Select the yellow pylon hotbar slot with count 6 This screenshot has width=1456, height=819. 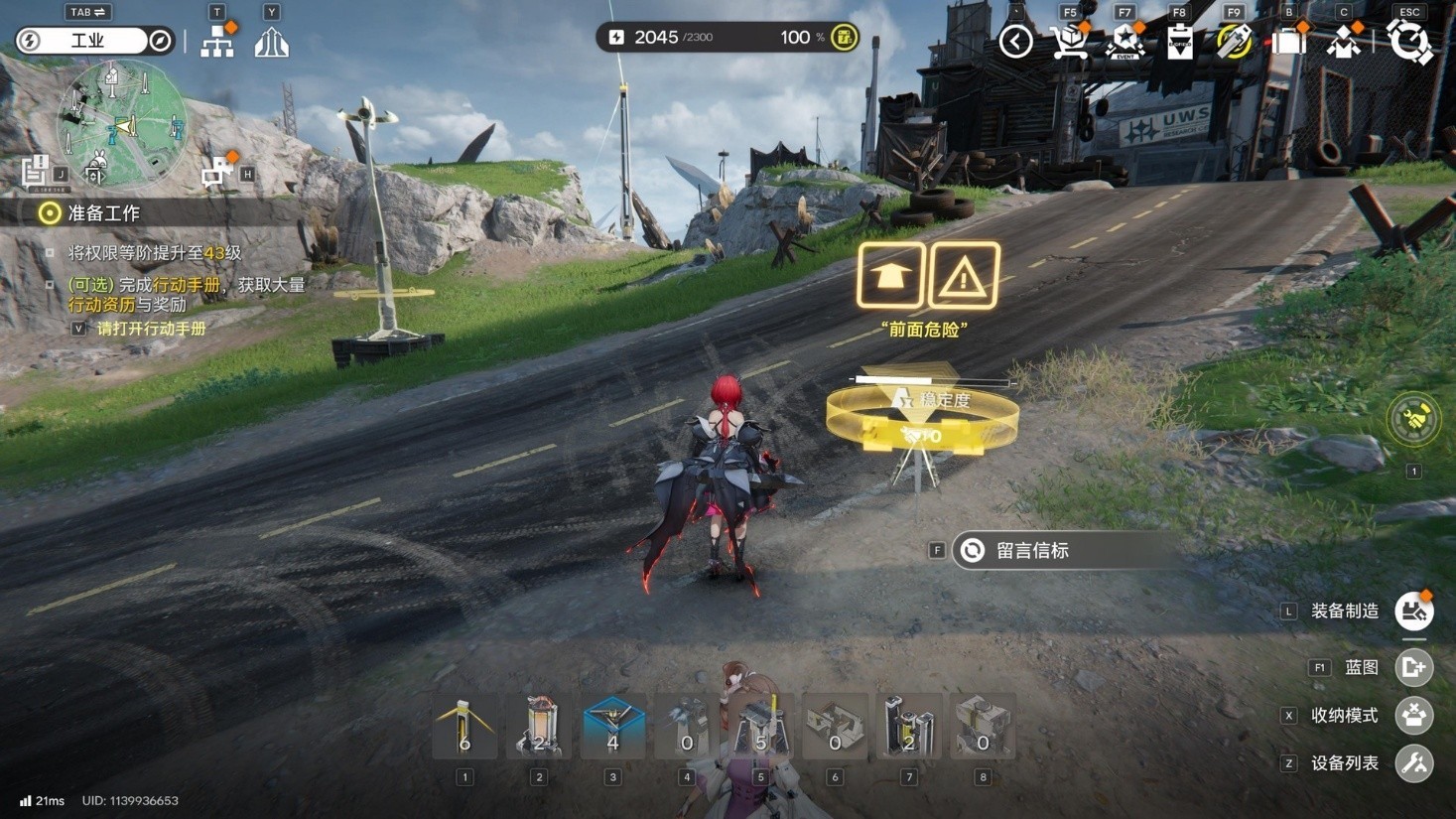tap(464, 728)
